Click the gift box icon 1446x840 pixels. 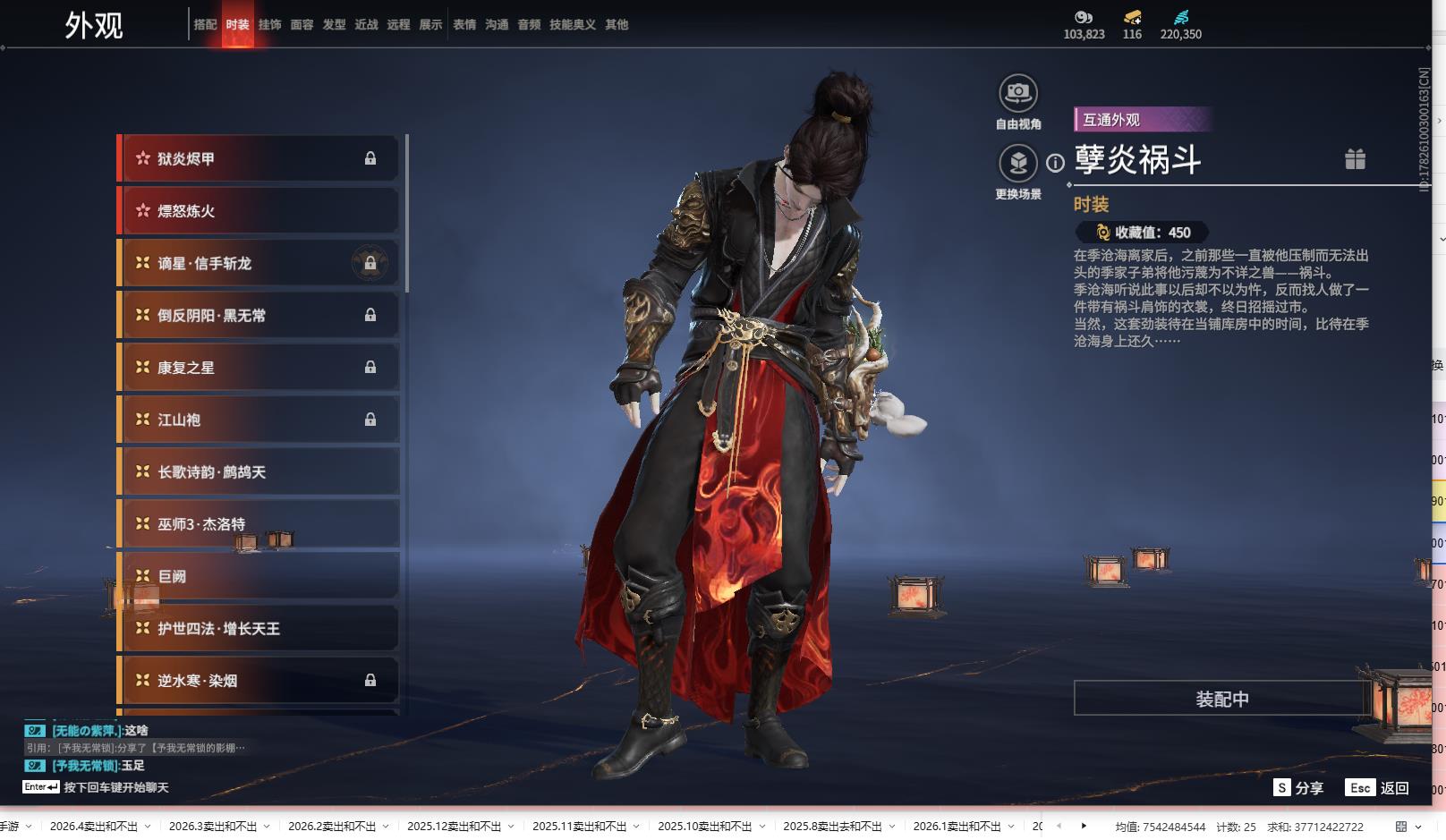(1355, 159)
